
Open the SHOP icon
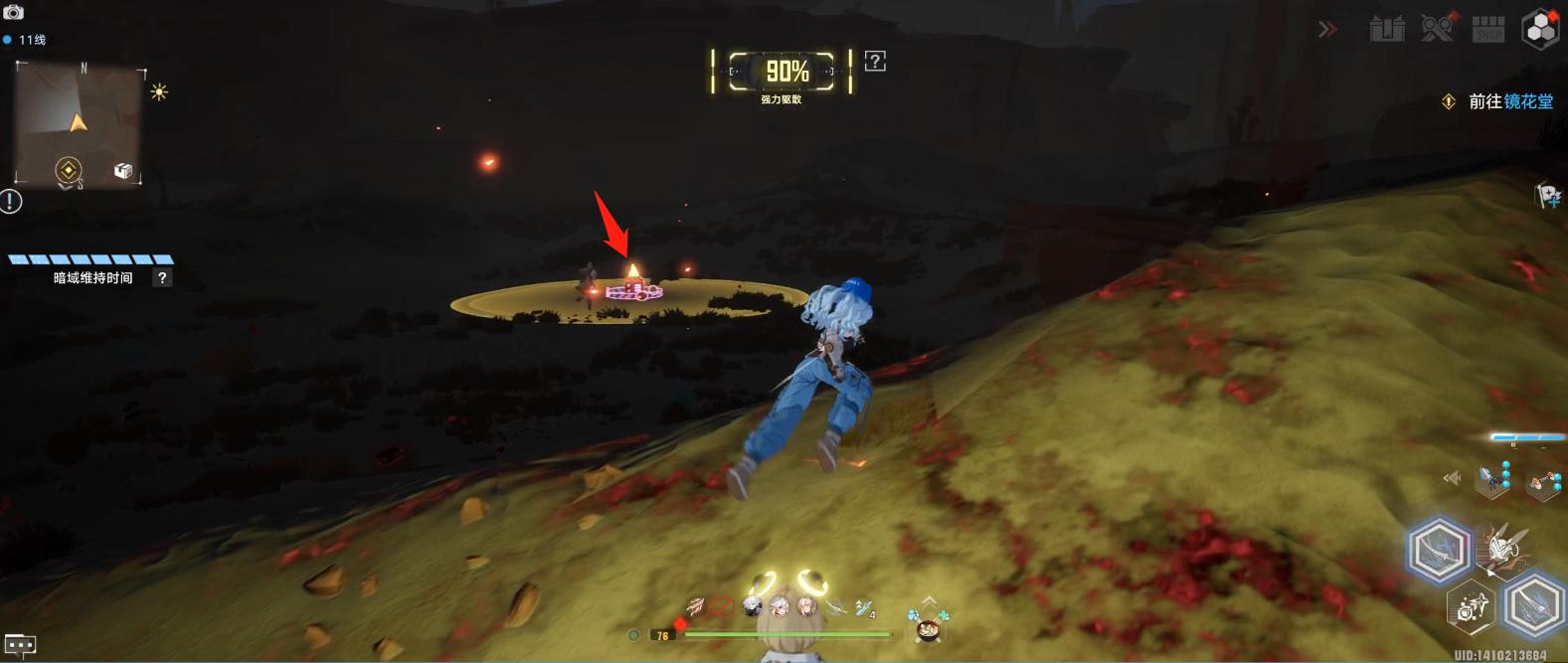1488,30
